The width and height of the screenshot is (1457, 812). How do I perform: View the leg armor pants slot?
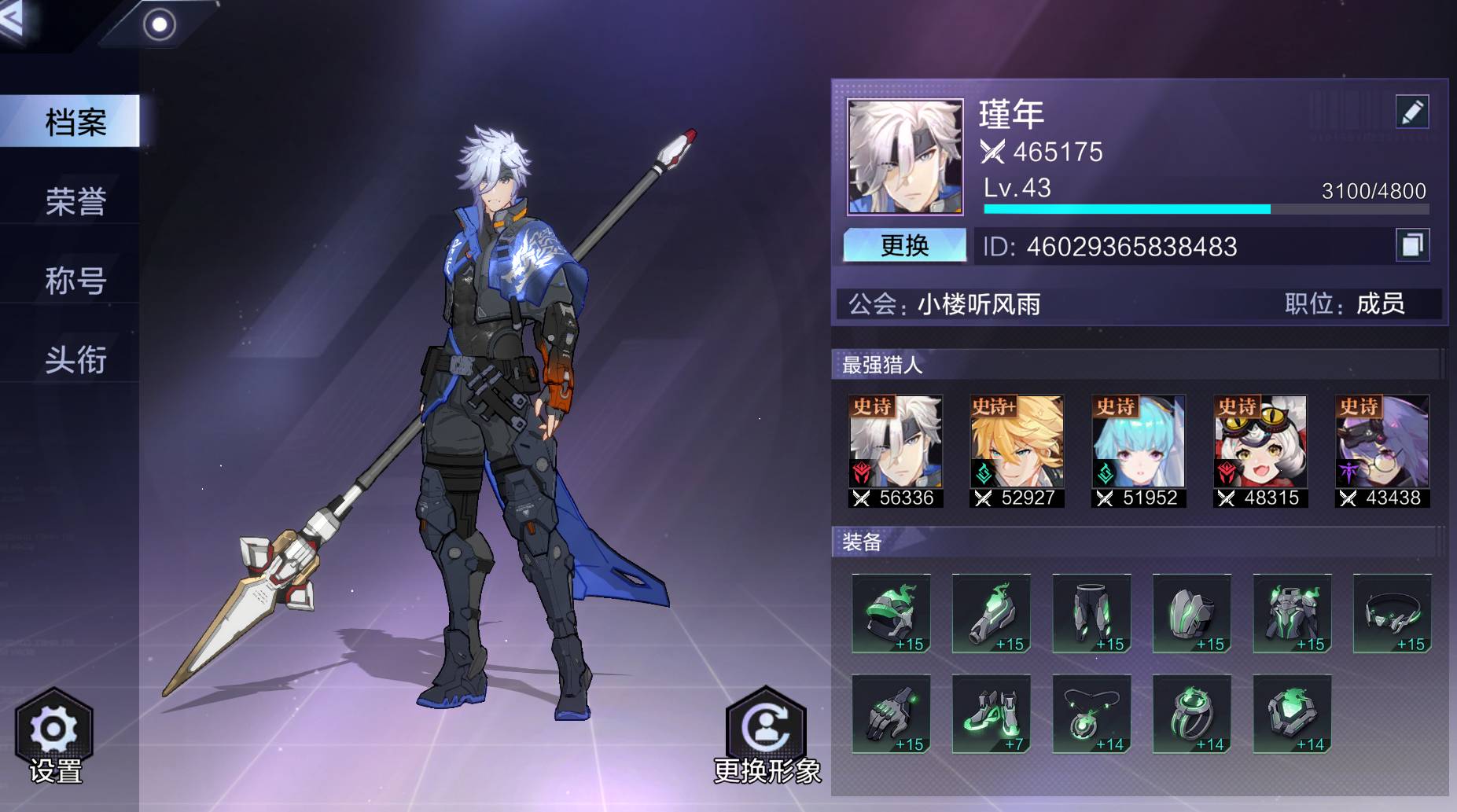(x=1091, y=613)
